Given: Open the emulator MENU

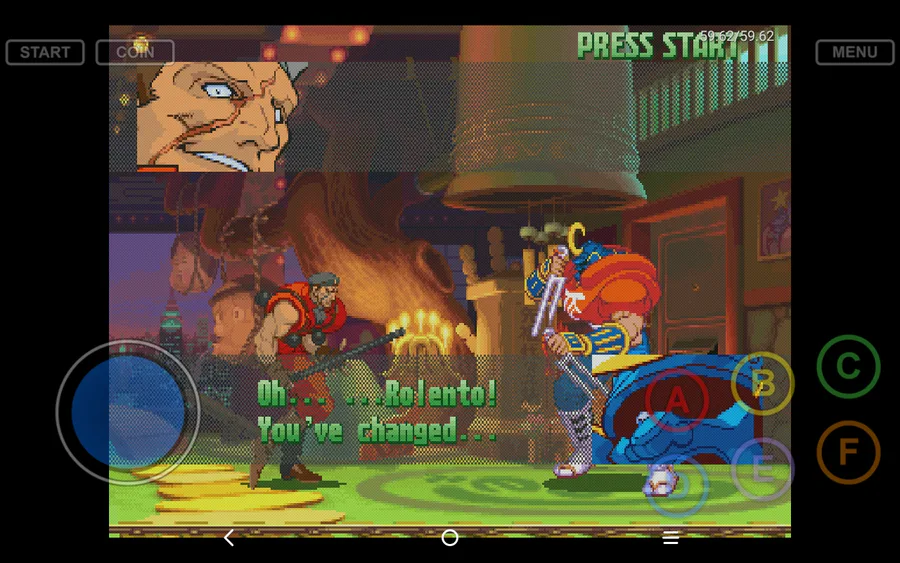Looking at the screenshot, I should coord(854,52).
